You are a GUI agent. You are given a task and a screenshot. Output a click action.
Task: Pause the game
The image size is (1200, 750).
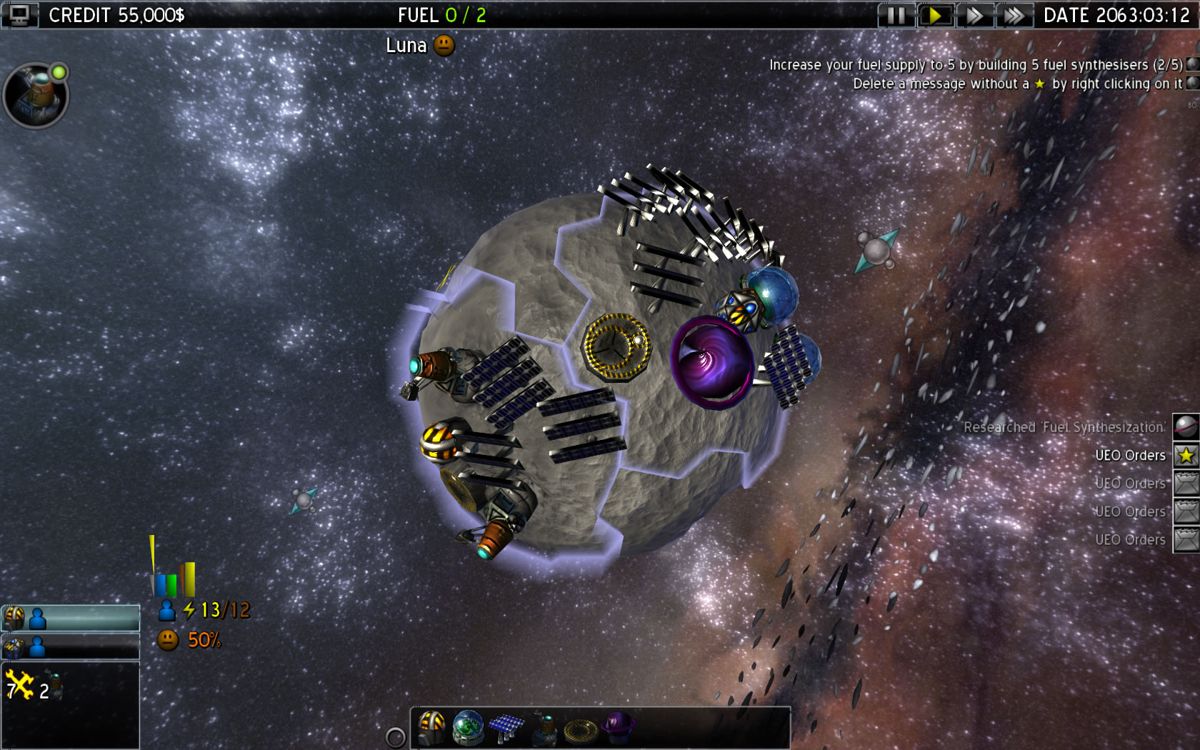coord(896,15)
